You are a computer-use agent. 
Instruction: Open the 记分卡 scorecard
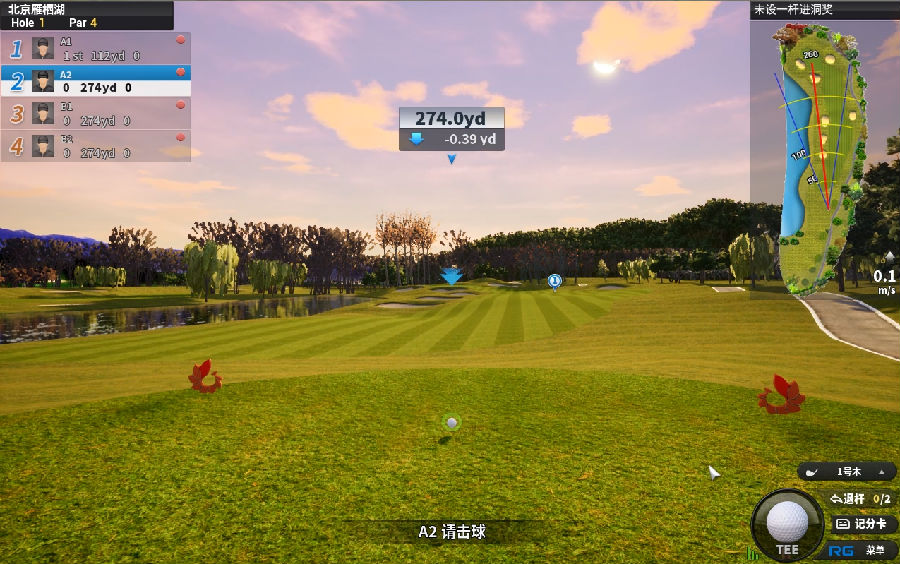click(x=861, y=524)
